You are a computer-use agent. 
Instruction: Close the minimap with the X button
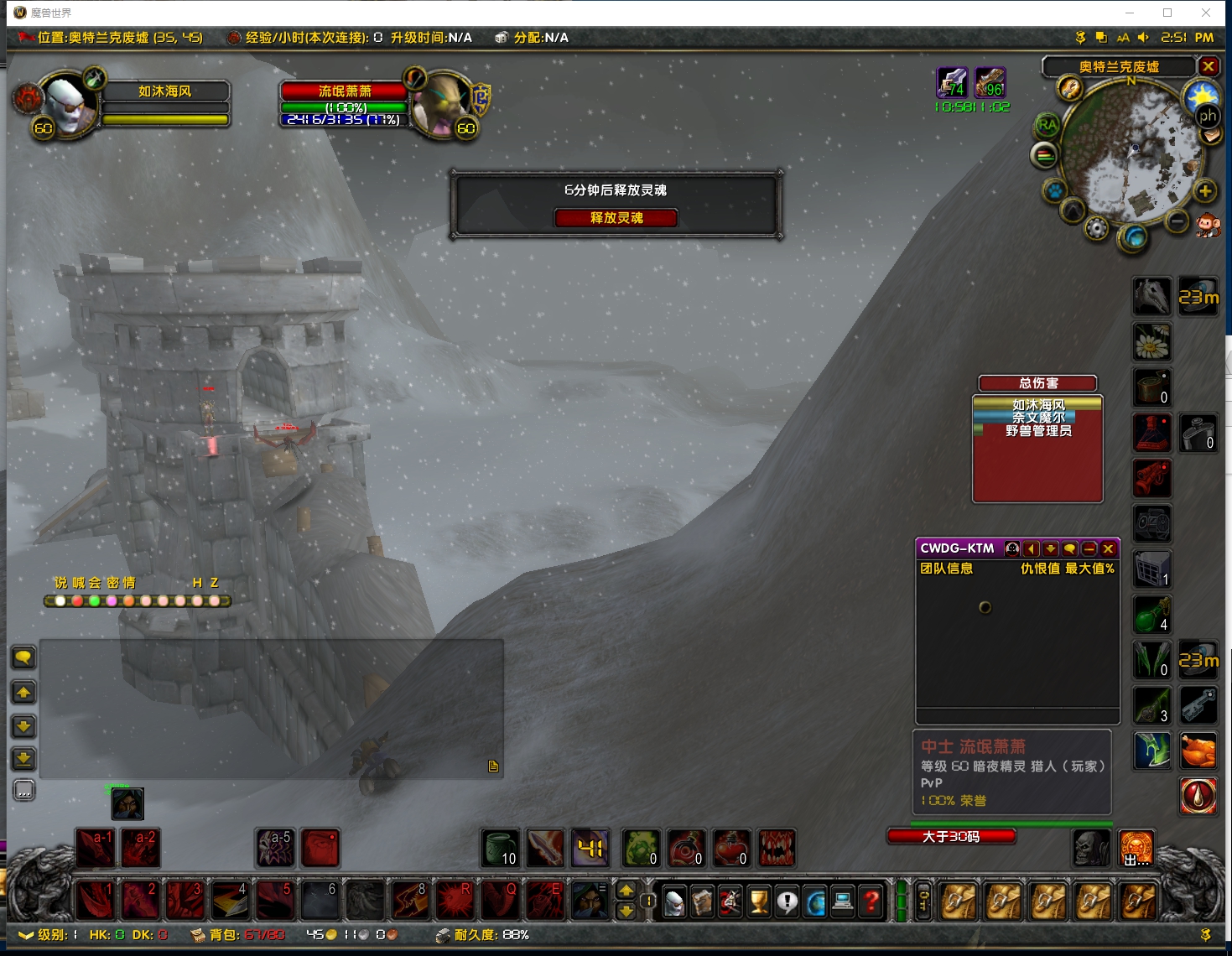click(x=1209, y=66)
